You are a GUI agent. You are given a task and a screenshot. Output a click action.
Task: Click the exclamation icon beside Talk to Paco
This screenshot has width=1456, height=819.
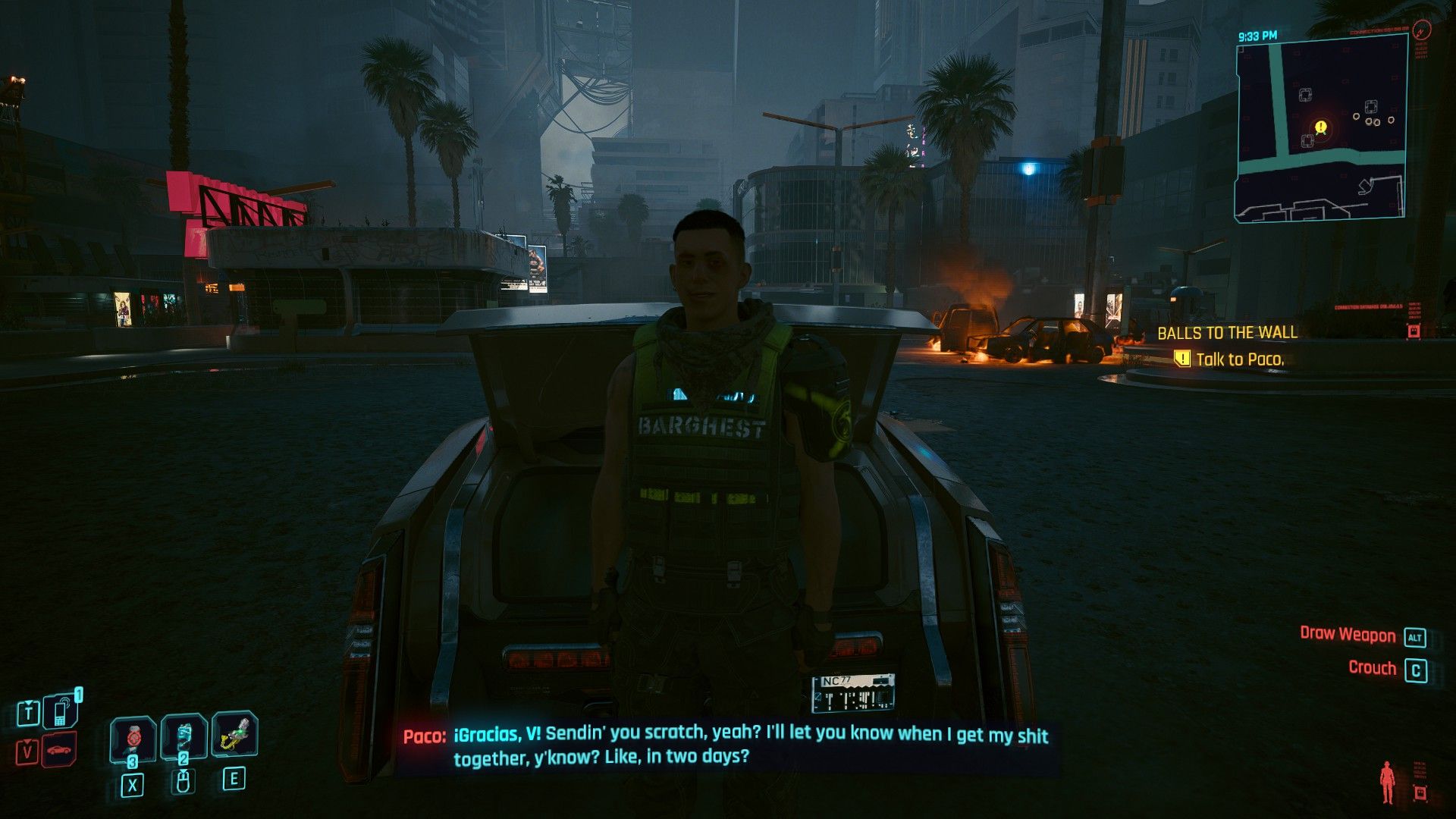pyautogui.click(x=1181, y=359)
